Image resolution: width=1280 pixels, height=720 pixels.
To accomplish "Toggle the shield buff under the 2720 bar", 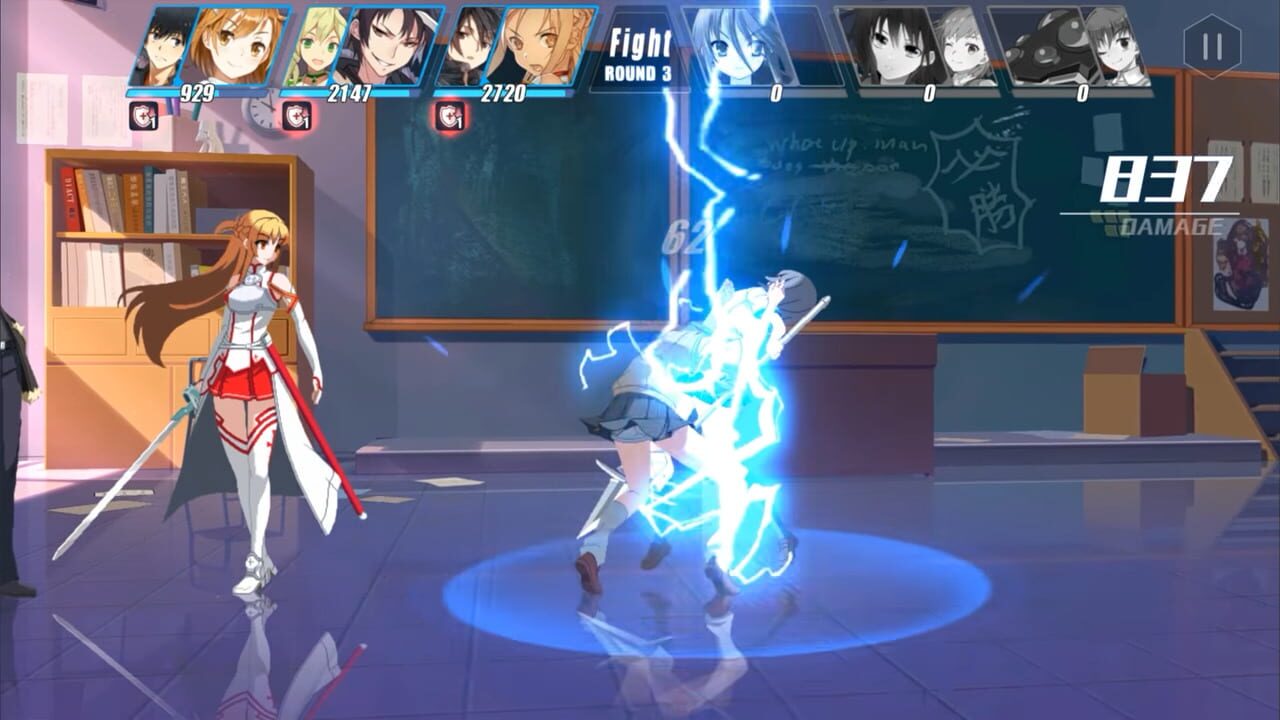I will tap(451, 117).
